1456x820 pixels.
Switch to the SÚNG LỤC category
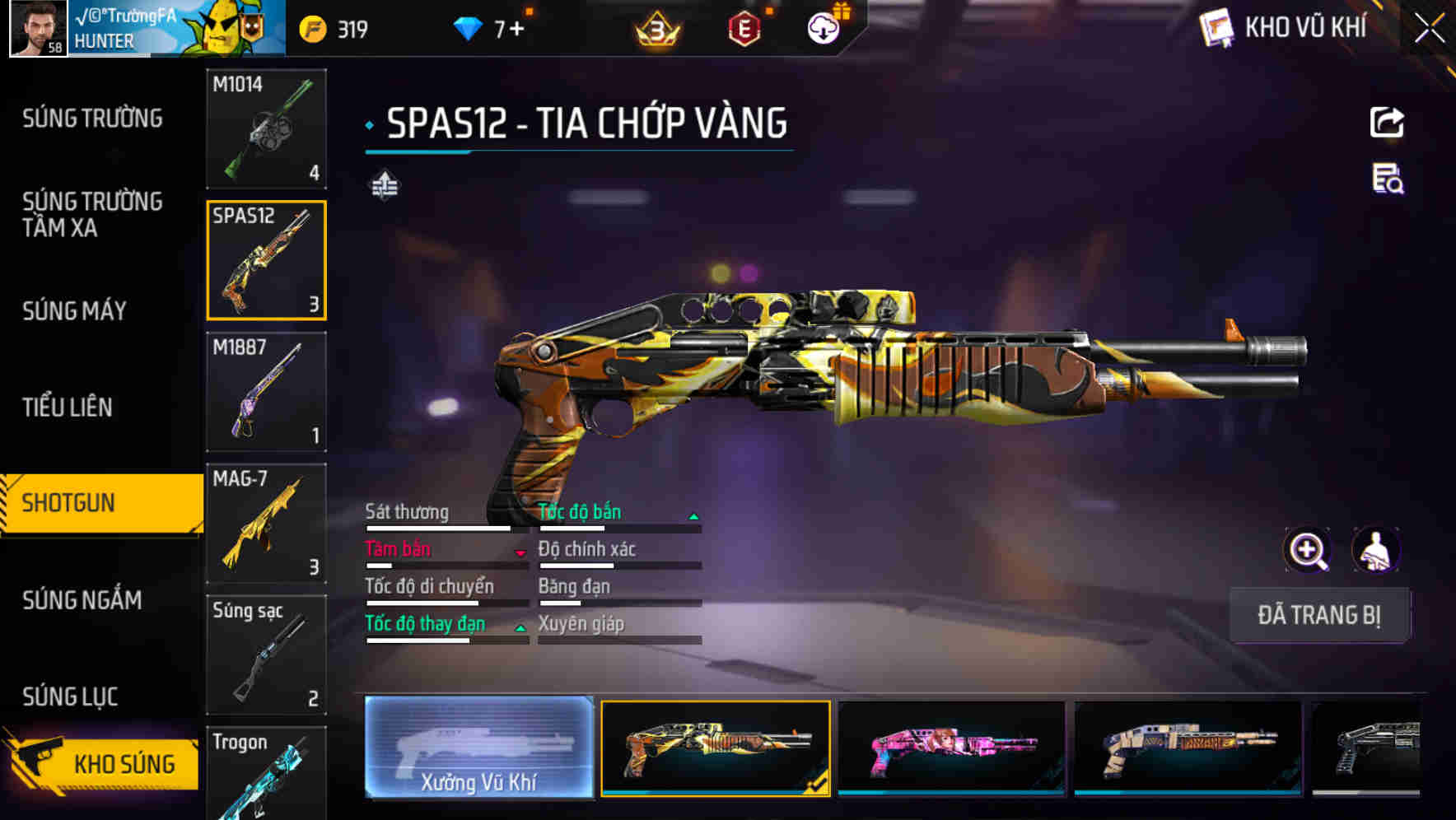70,697
